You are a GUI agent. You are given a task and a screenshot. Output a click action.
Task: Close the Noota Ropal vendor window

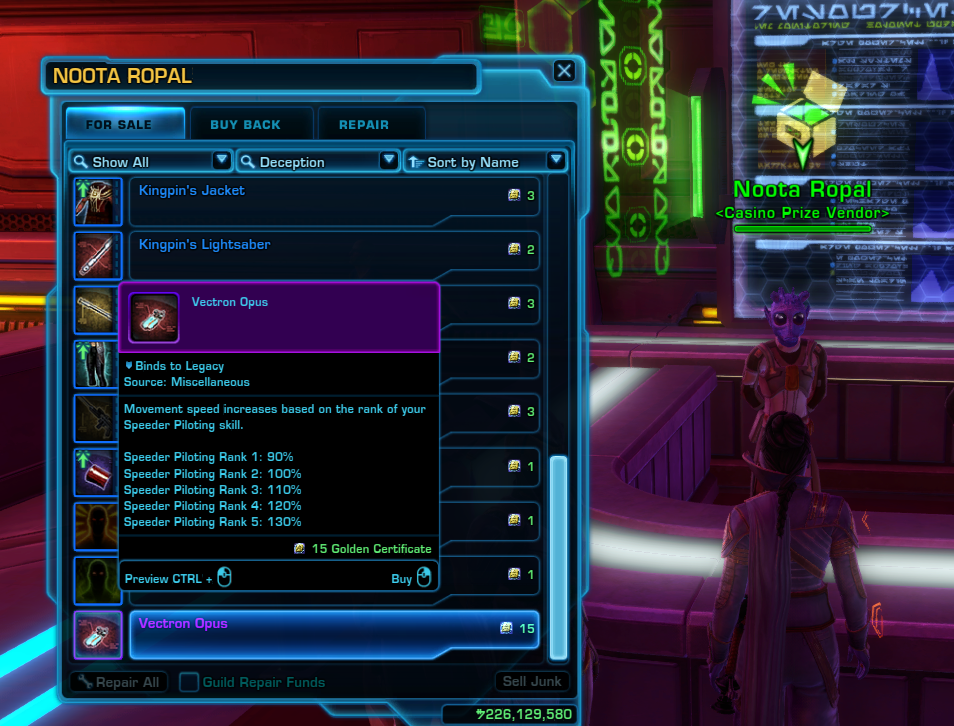coord(564,71)
